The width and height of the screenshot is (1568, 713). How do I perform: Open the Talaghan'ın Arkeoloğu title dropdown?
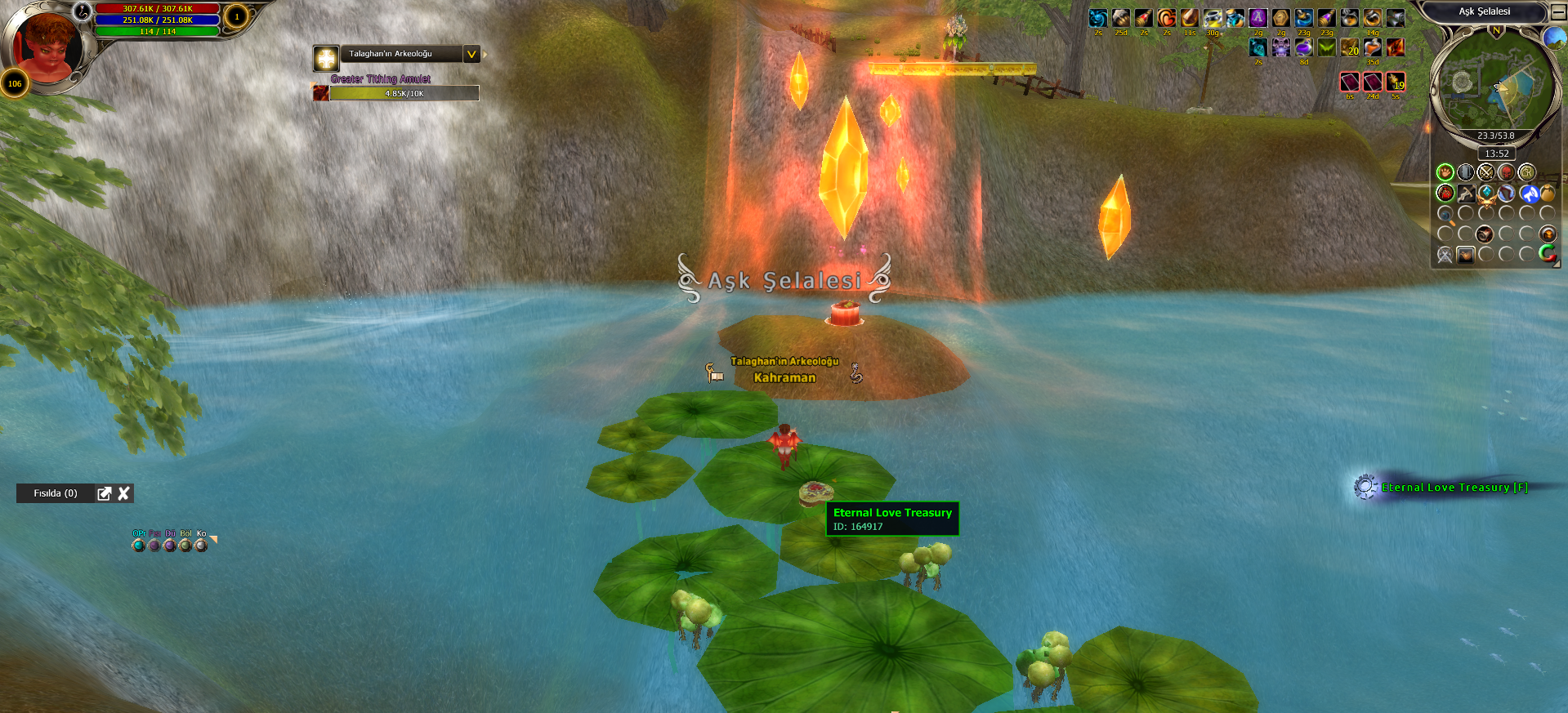(x=471, y=54)
